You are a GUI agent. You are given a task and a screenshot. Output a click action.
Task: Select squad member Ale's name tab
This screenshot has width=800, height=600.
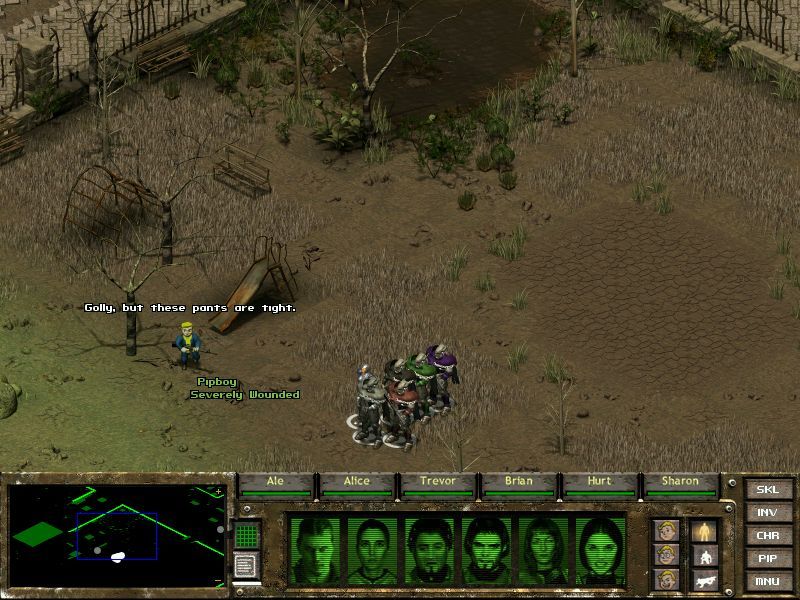point(275,482)
